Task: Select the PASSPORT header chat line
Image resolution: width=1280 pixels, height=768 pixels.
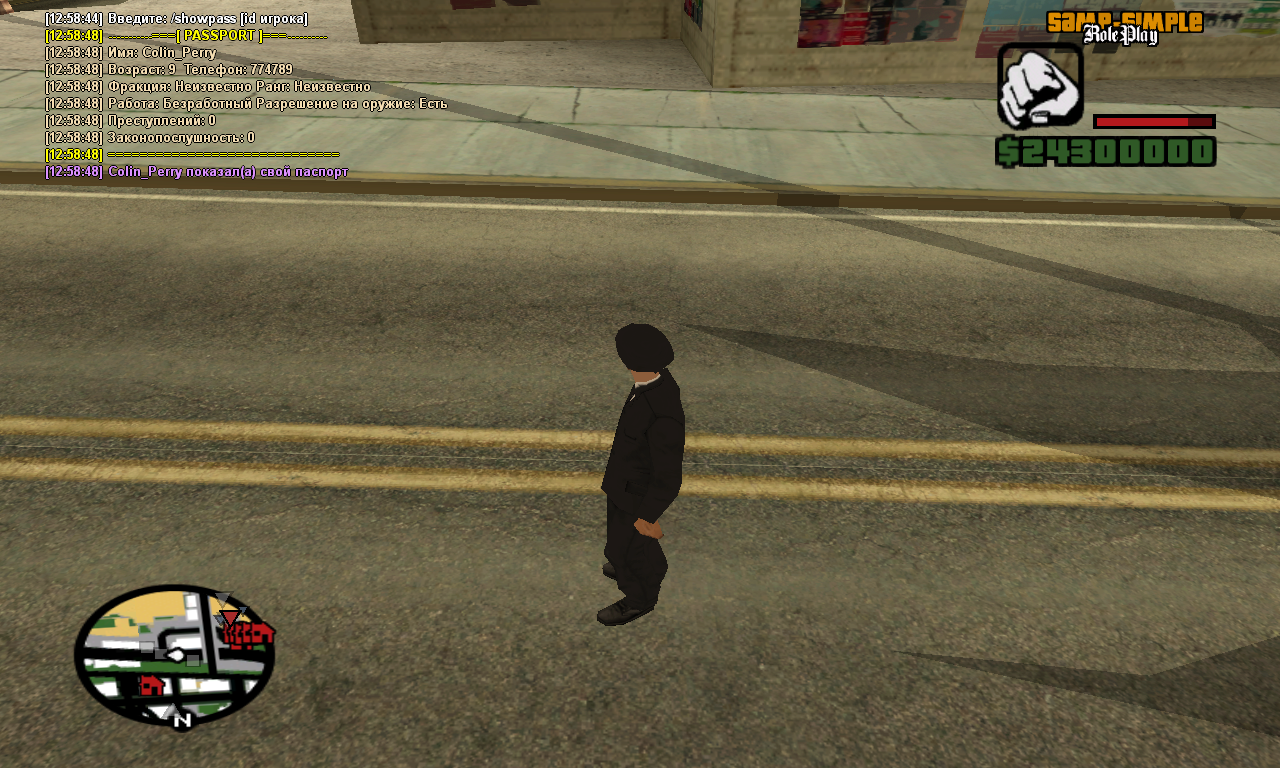Action: 216,36
